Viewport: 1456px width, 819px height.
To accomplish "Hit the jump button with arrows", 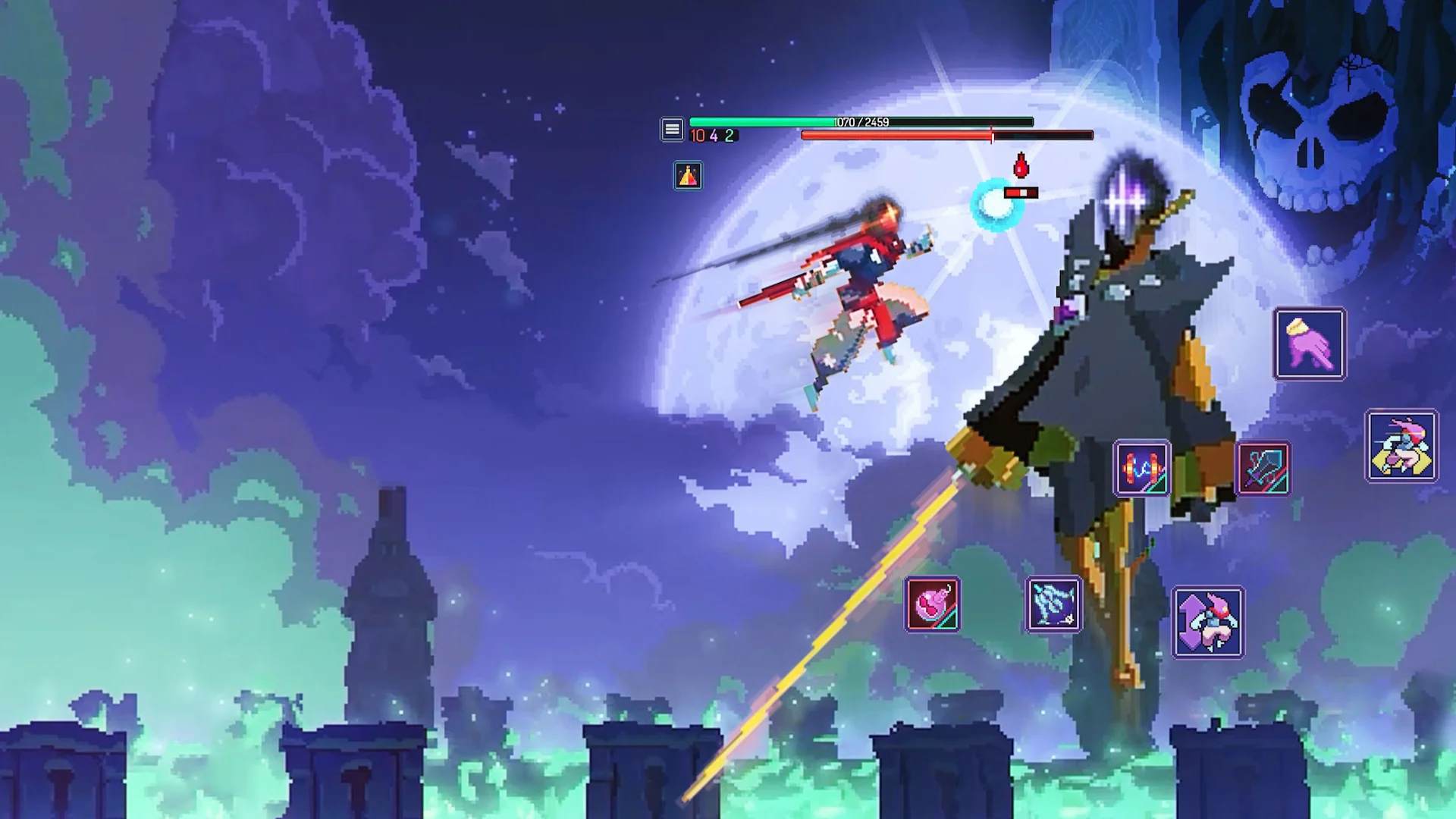I will click(x=1208, y=622).
